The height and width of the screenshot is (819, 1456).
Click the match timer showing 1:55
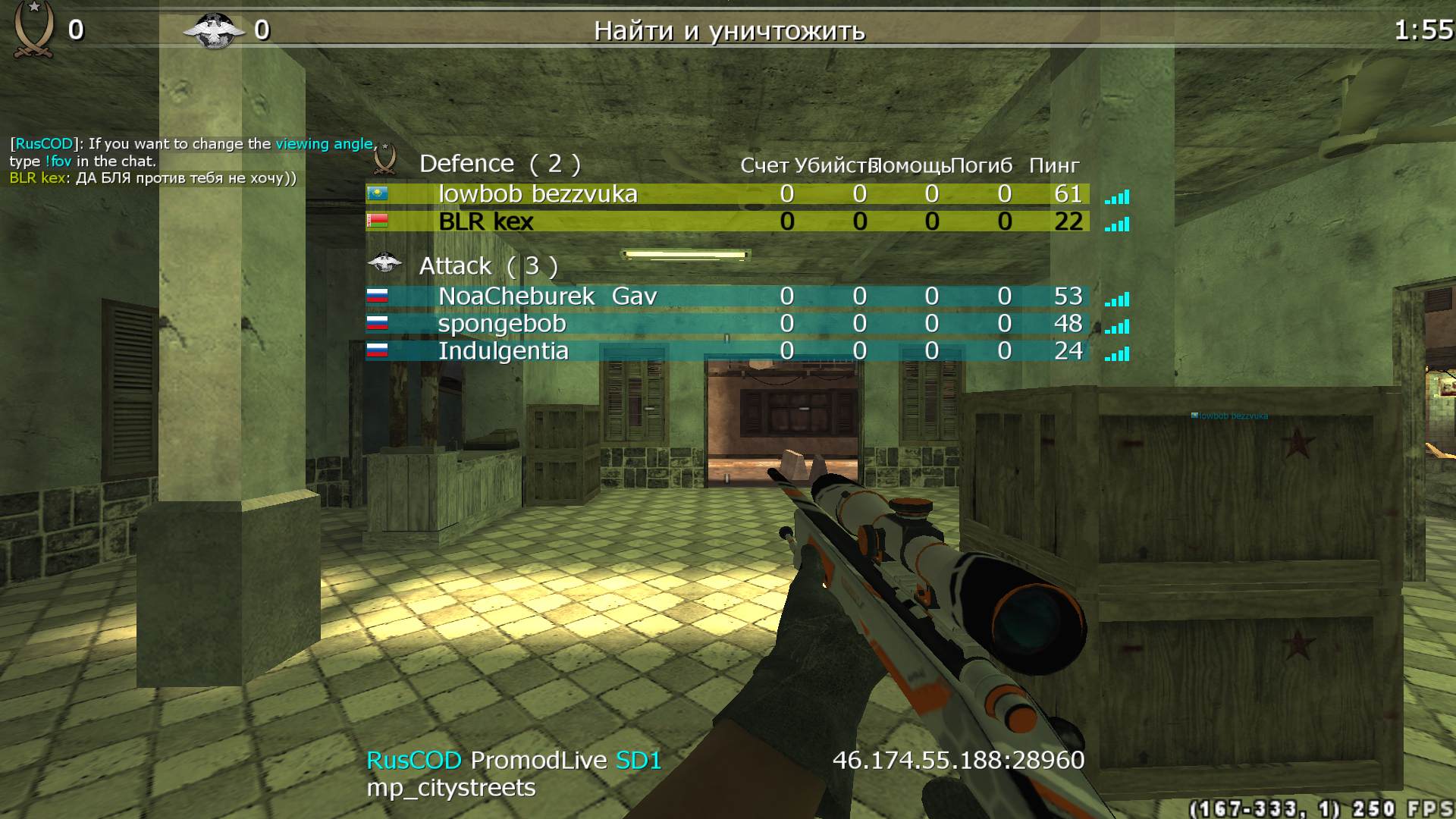(x=1423, y=30)
